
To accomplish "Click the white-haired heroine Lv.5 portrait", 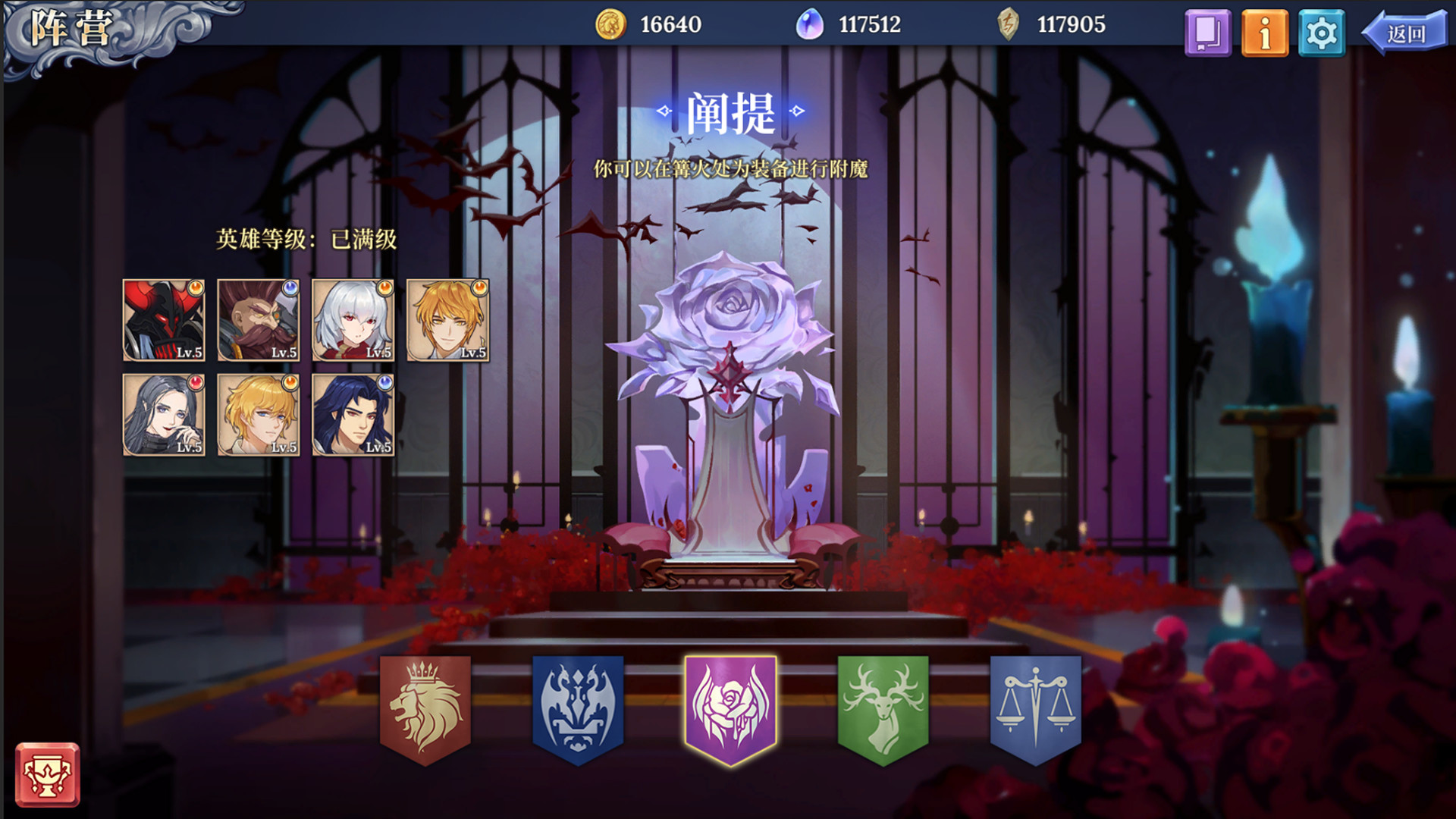I will click(x=353, y=320).
